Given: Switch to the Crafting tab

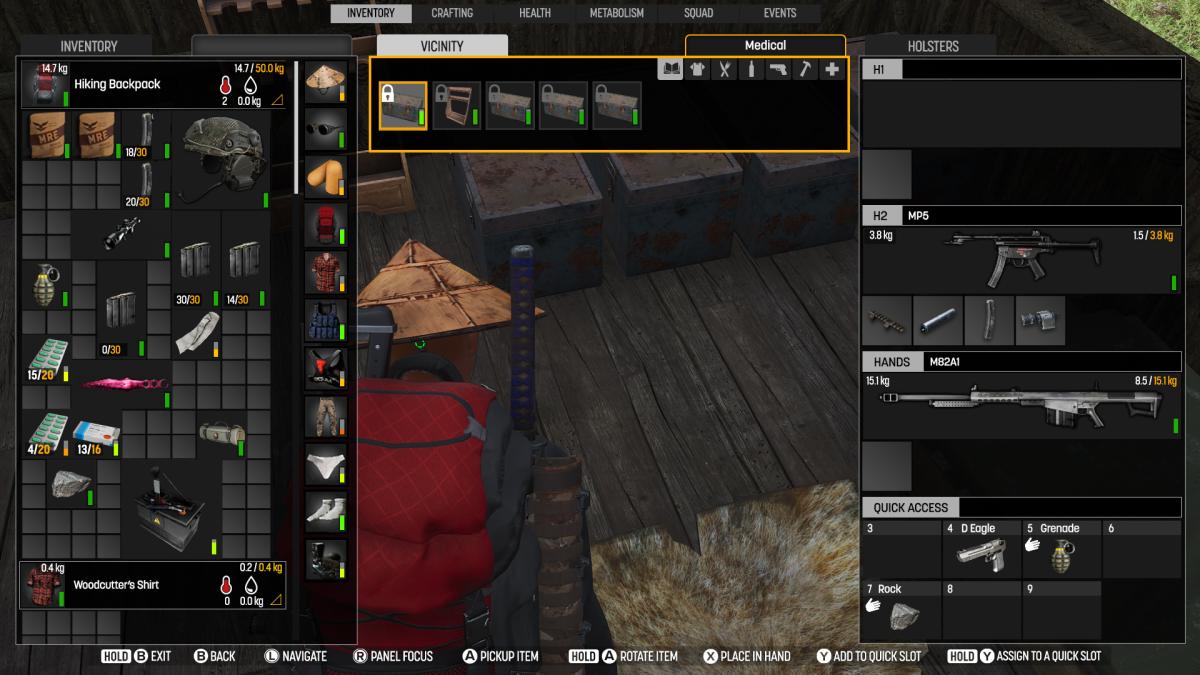Looking at the screenshot, I should pos(452,13).
